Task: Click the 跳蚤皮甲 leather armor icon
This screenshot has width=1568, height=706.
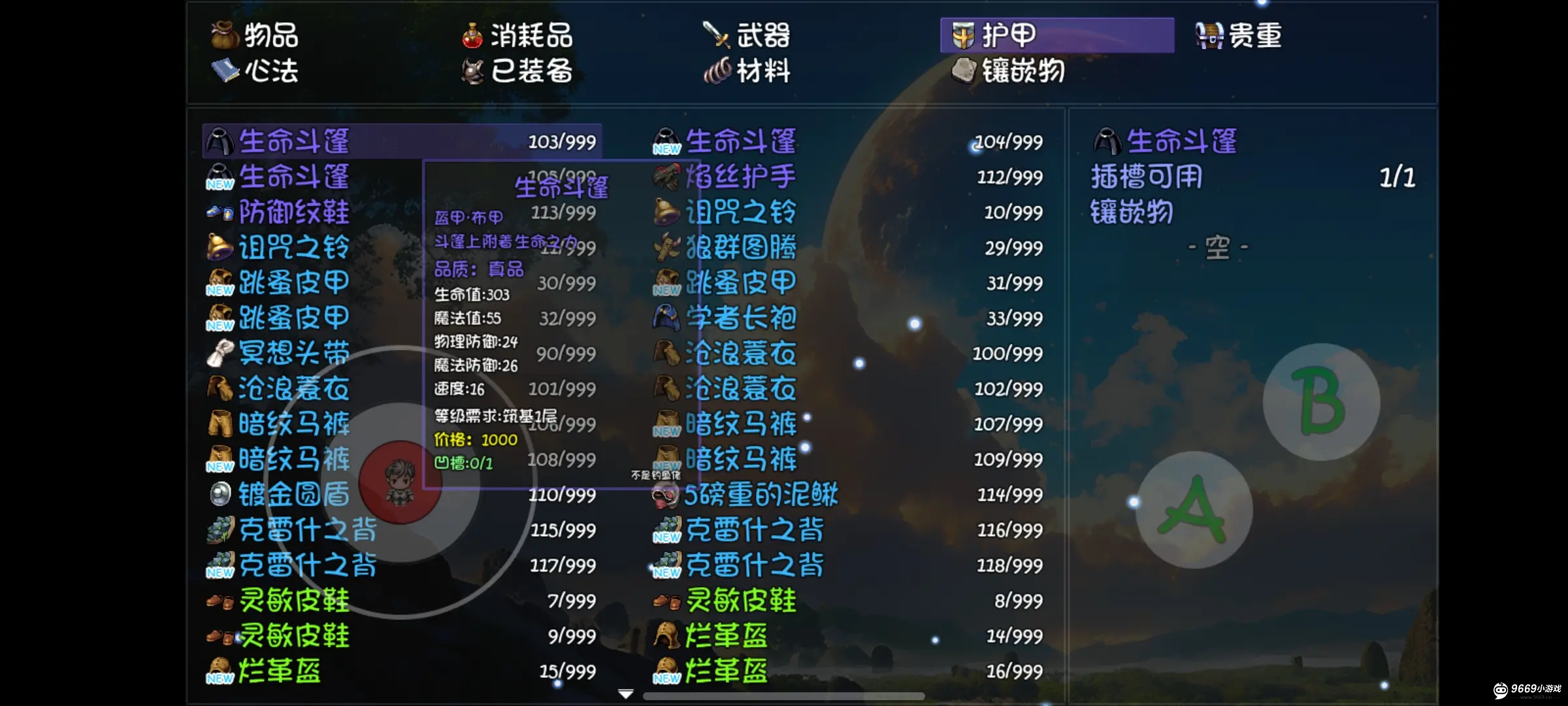Action: (219, 282)
